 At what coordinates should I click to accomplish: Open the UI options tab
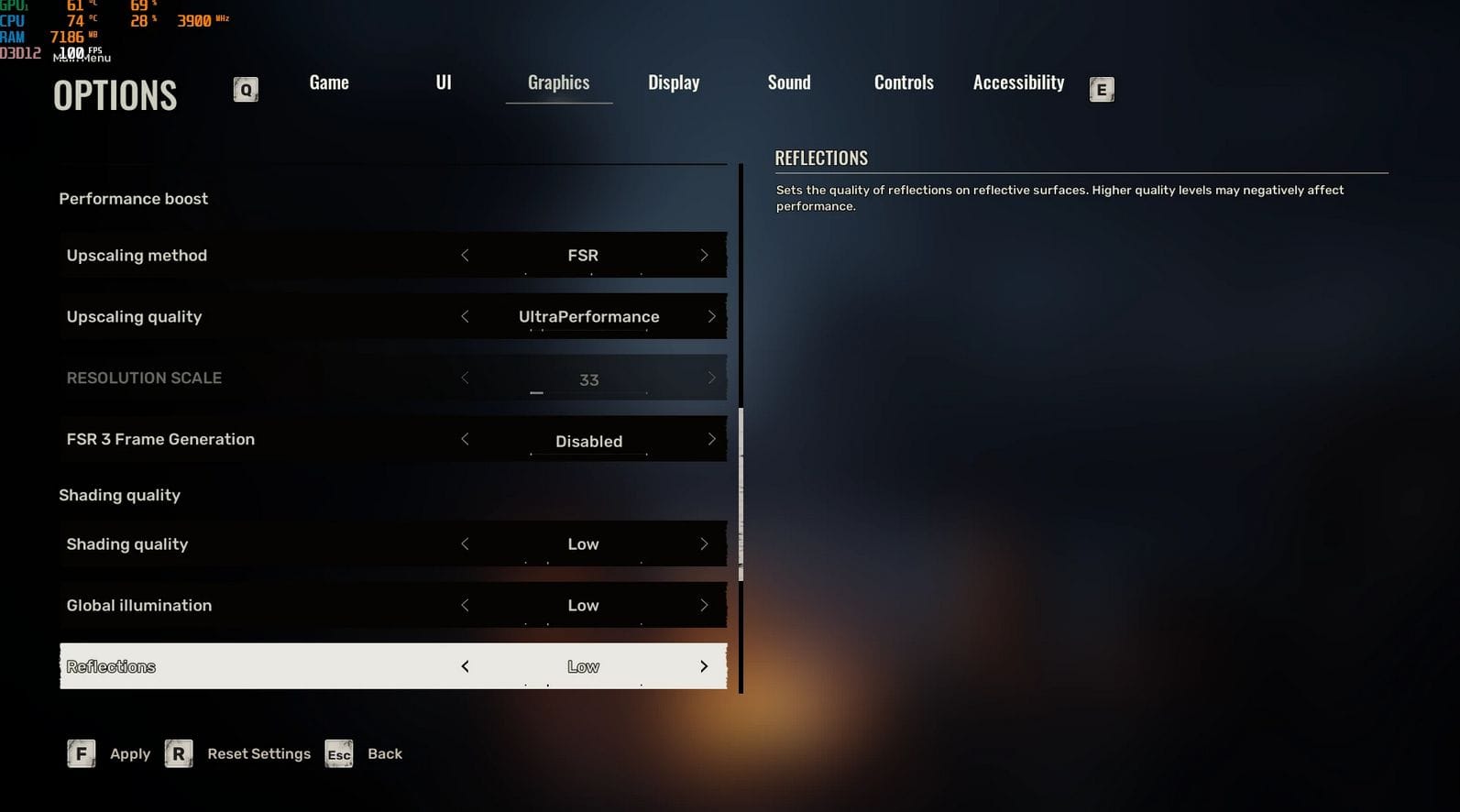tap(444, 82)
